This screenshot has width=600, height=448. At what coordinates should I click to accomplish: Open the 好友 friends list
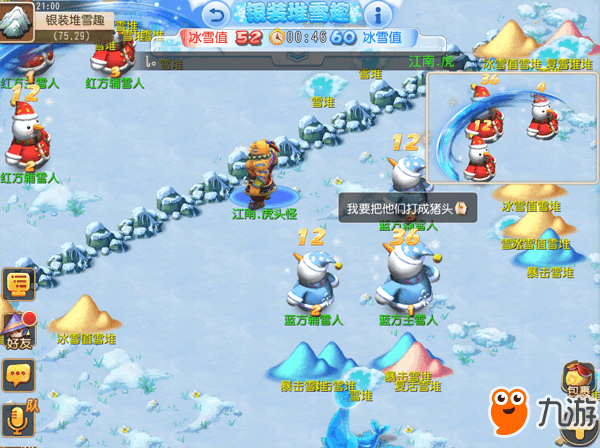point(18,330)
